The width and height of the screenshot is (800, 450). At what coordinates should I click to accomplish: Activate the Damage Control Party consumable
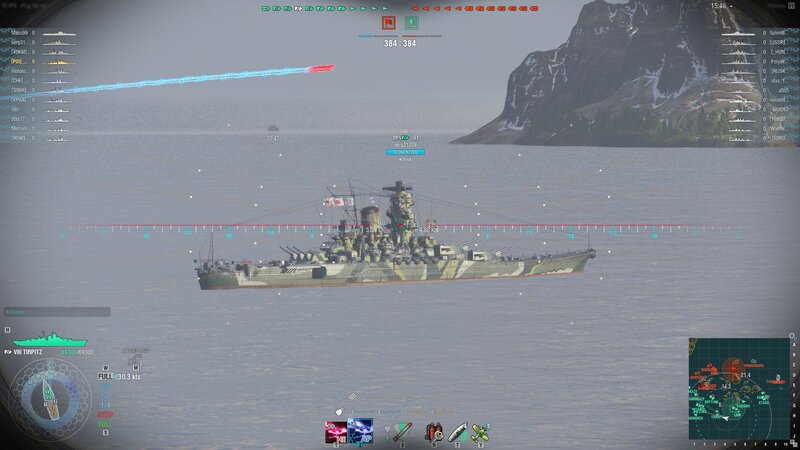434,432
